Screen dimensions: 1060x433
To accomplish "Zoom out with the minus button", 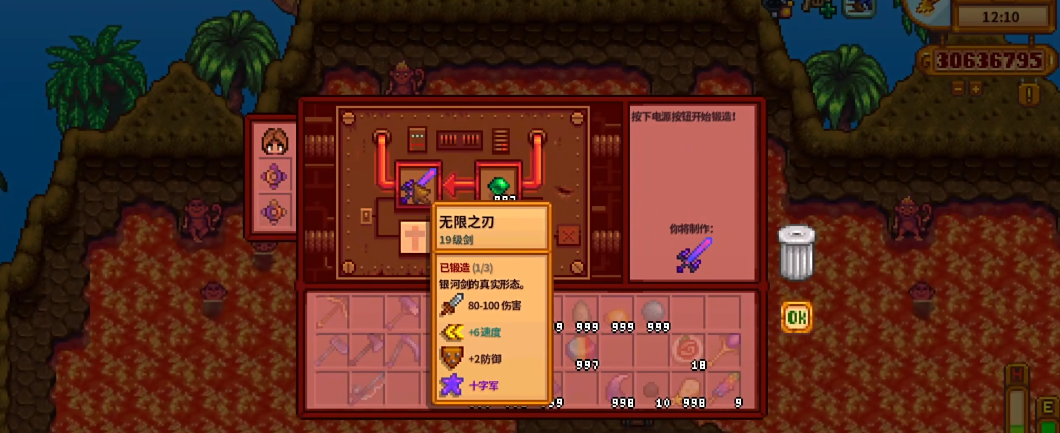I will (958, 88).
